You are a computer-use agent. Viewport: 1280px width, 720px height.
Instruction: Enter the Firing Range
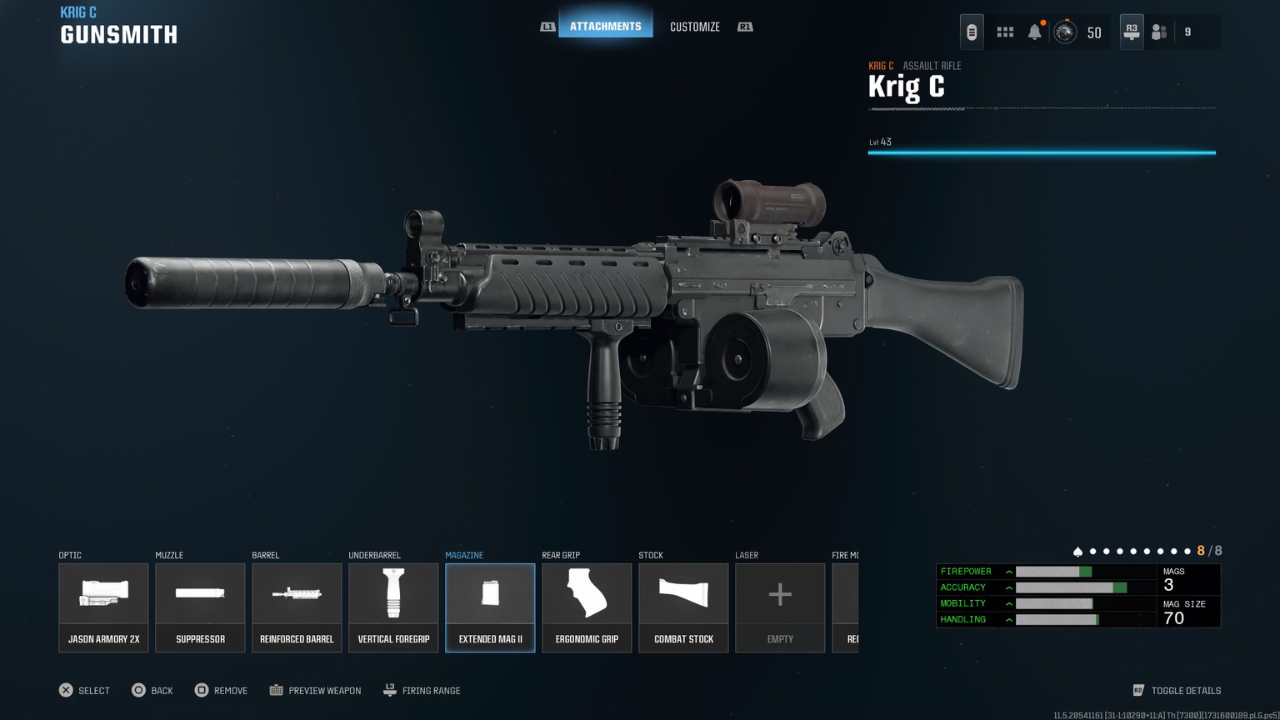coord(422,690)
